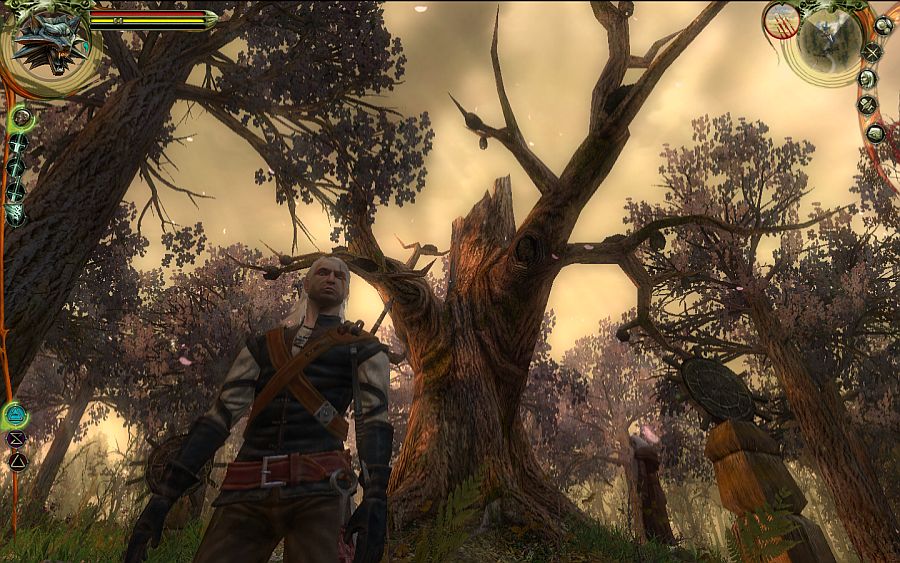The height and width of the screenshot is (563, 900).
Task: Open the circular minimap
Action: (x=830, y=44)
